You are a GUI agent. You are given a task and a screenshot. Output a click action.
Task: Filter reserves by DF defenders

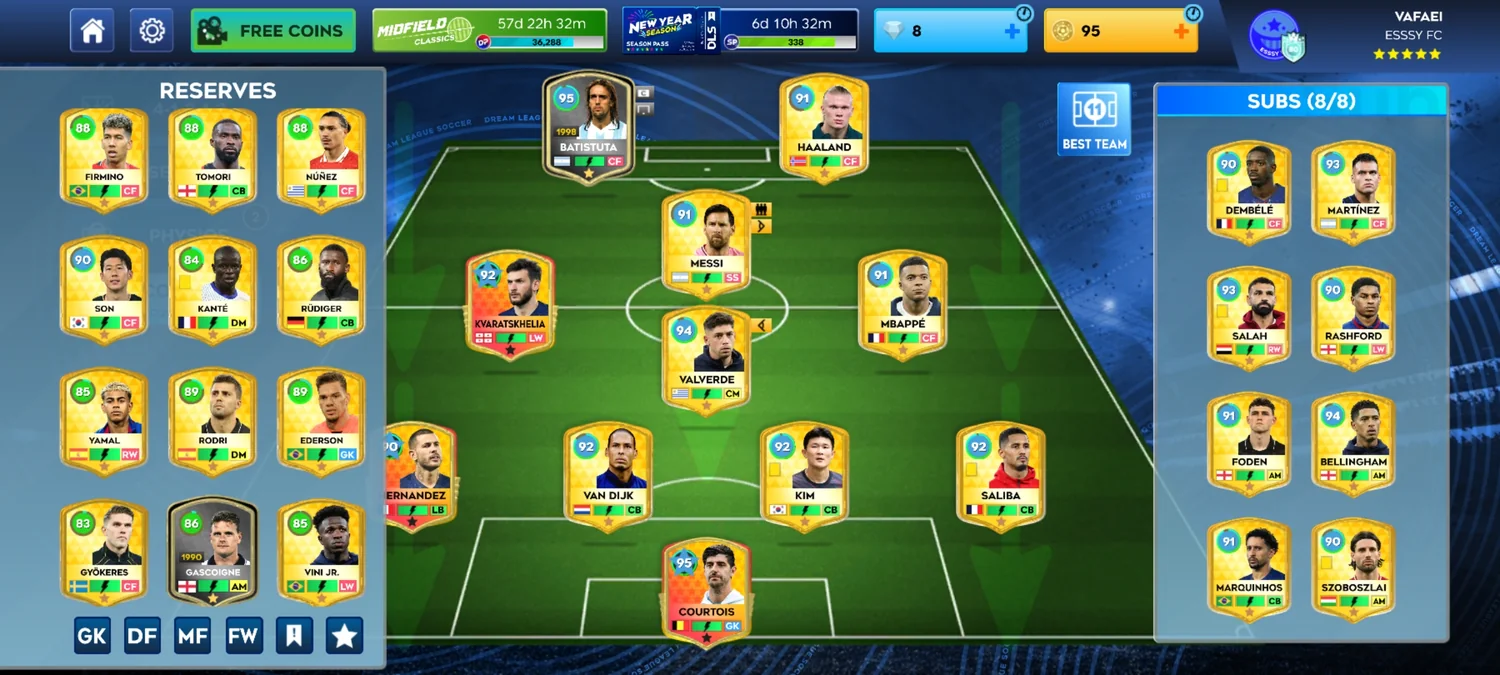pos(142,635)
